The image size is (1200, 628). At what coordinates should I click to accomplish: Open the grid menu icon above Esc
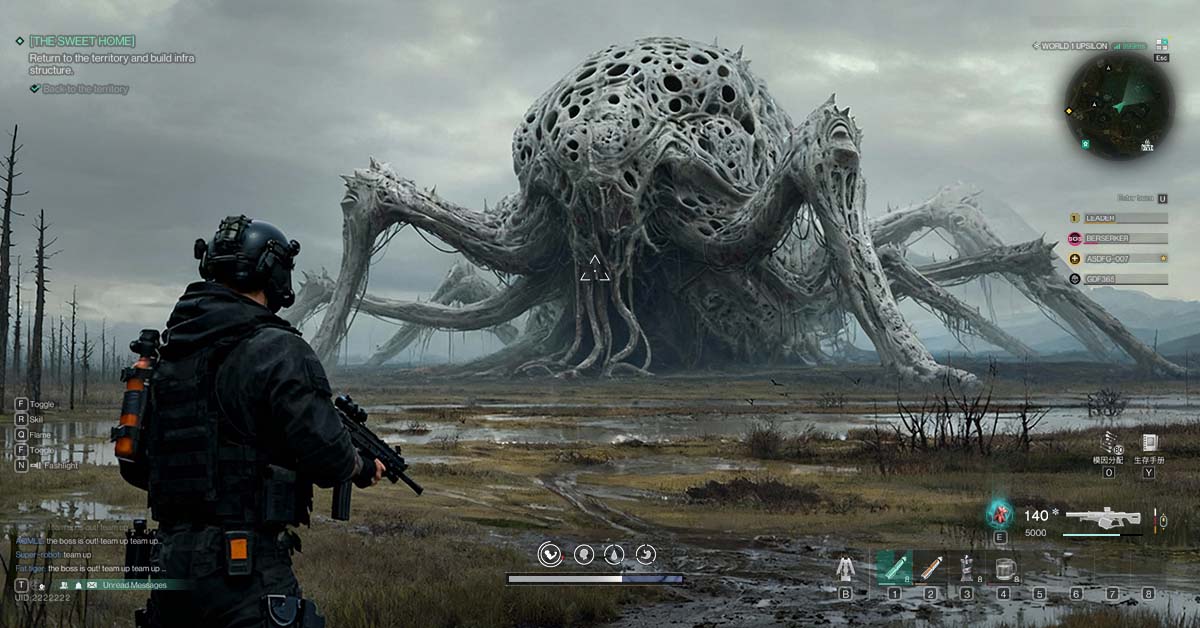[1161, 45]
